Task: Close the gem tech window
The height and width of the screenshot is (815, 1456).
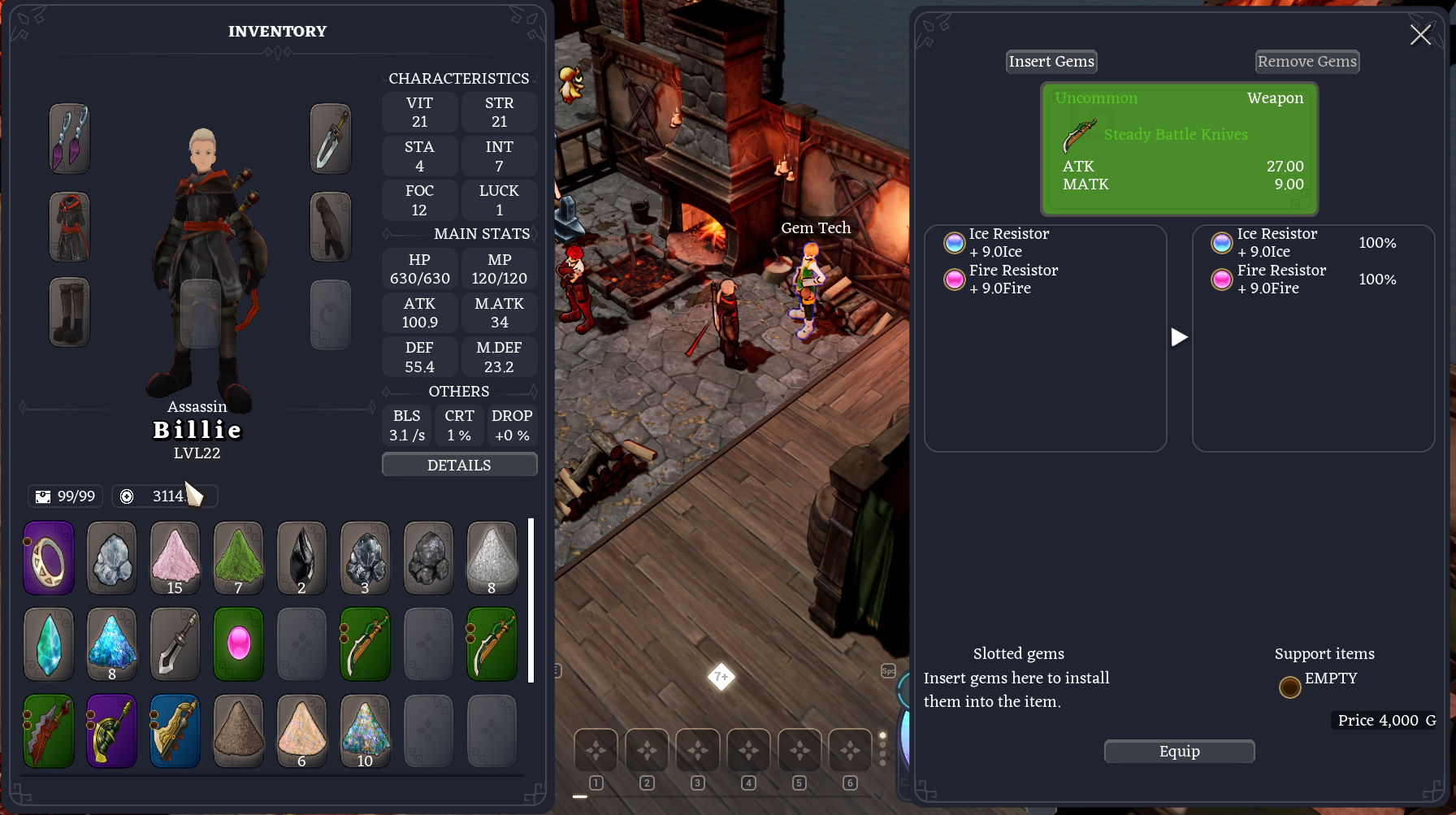Action: click(1420, 35)
